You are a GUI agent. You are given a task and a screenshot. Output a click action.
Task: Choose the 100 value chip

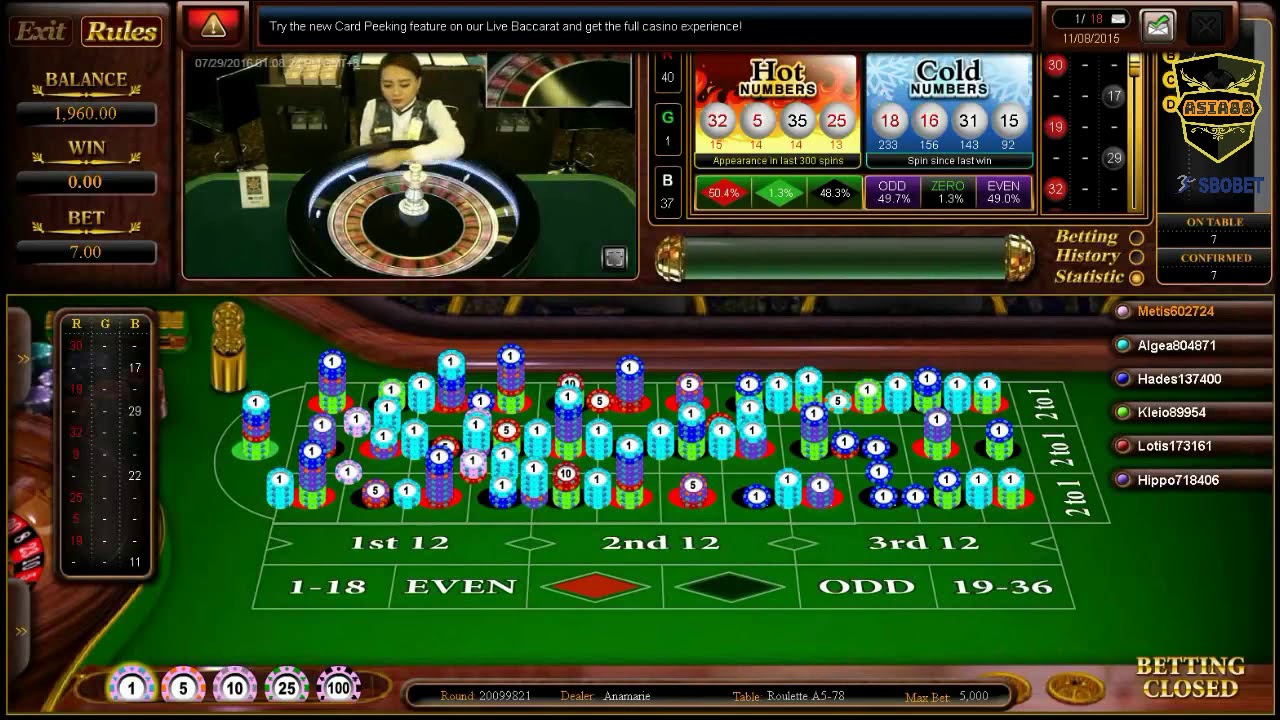pyautogui.click(x=339, y=688)
